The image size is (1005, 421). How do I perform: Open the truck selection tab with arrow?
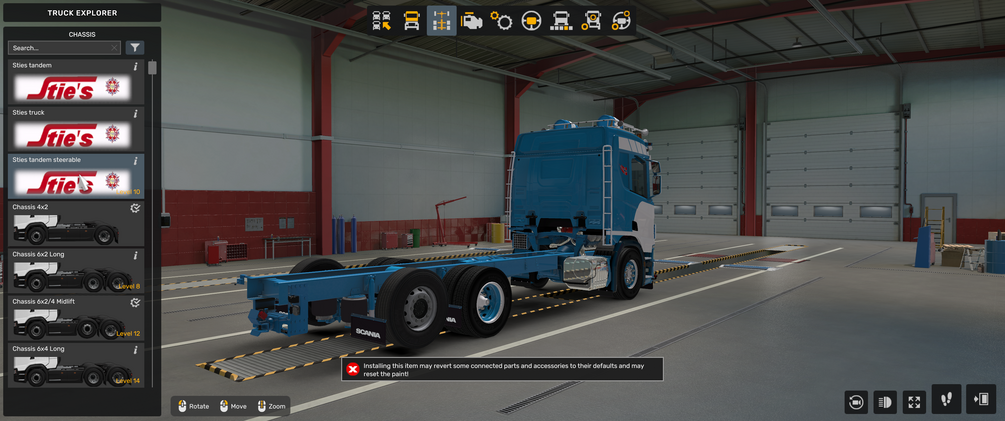382,21
